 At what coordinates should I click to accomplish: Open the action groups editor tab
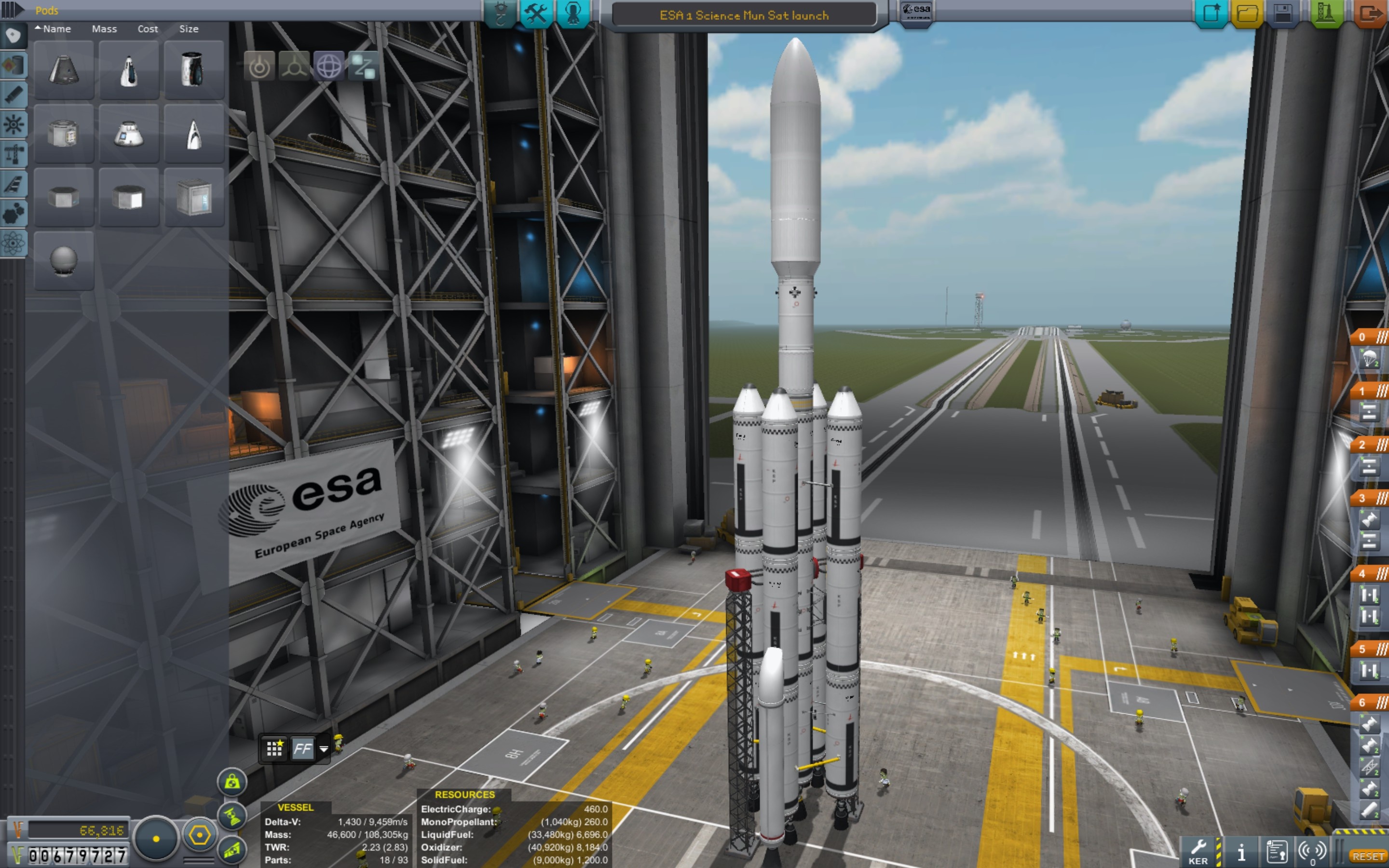click(x=536, y=13)
